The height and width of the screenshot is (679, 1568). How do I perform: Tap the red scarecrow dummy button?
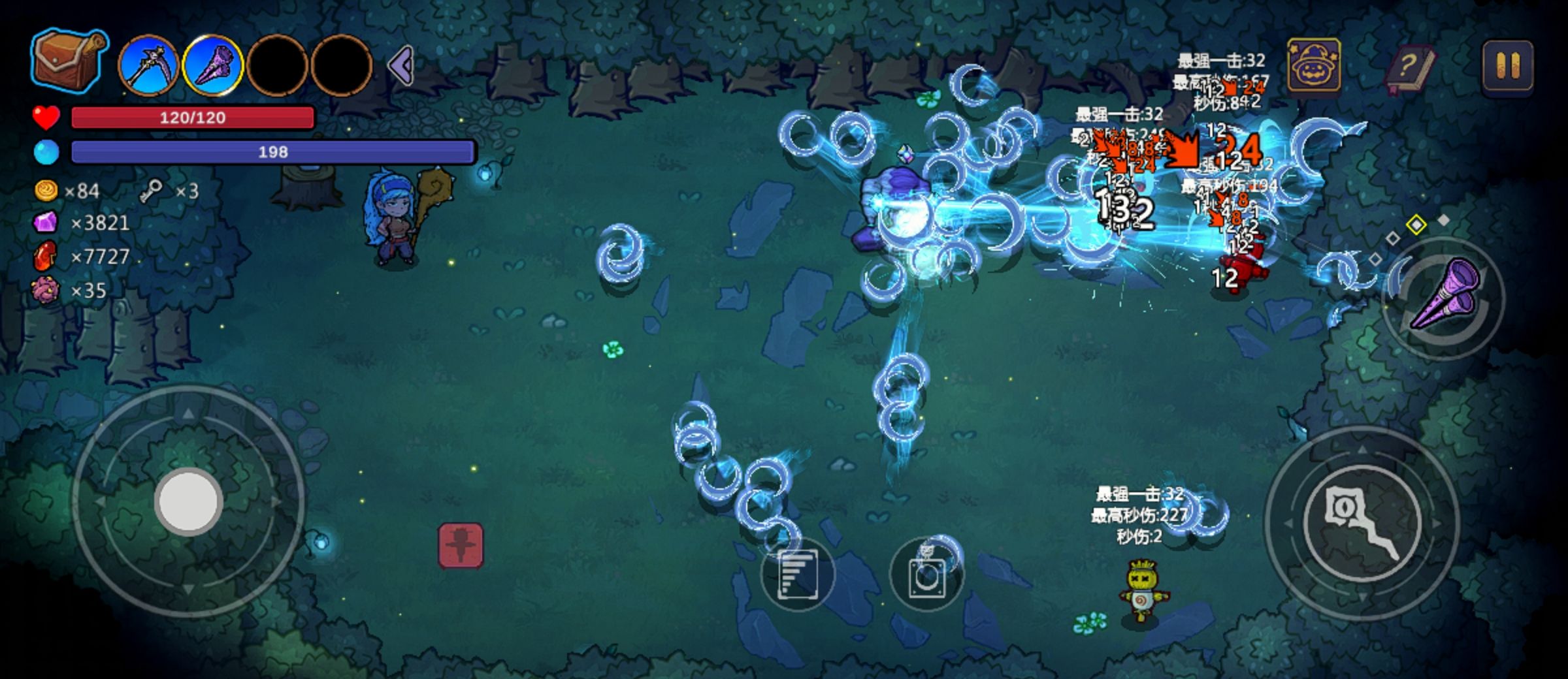pyautogui.click(x=461, y=545)
